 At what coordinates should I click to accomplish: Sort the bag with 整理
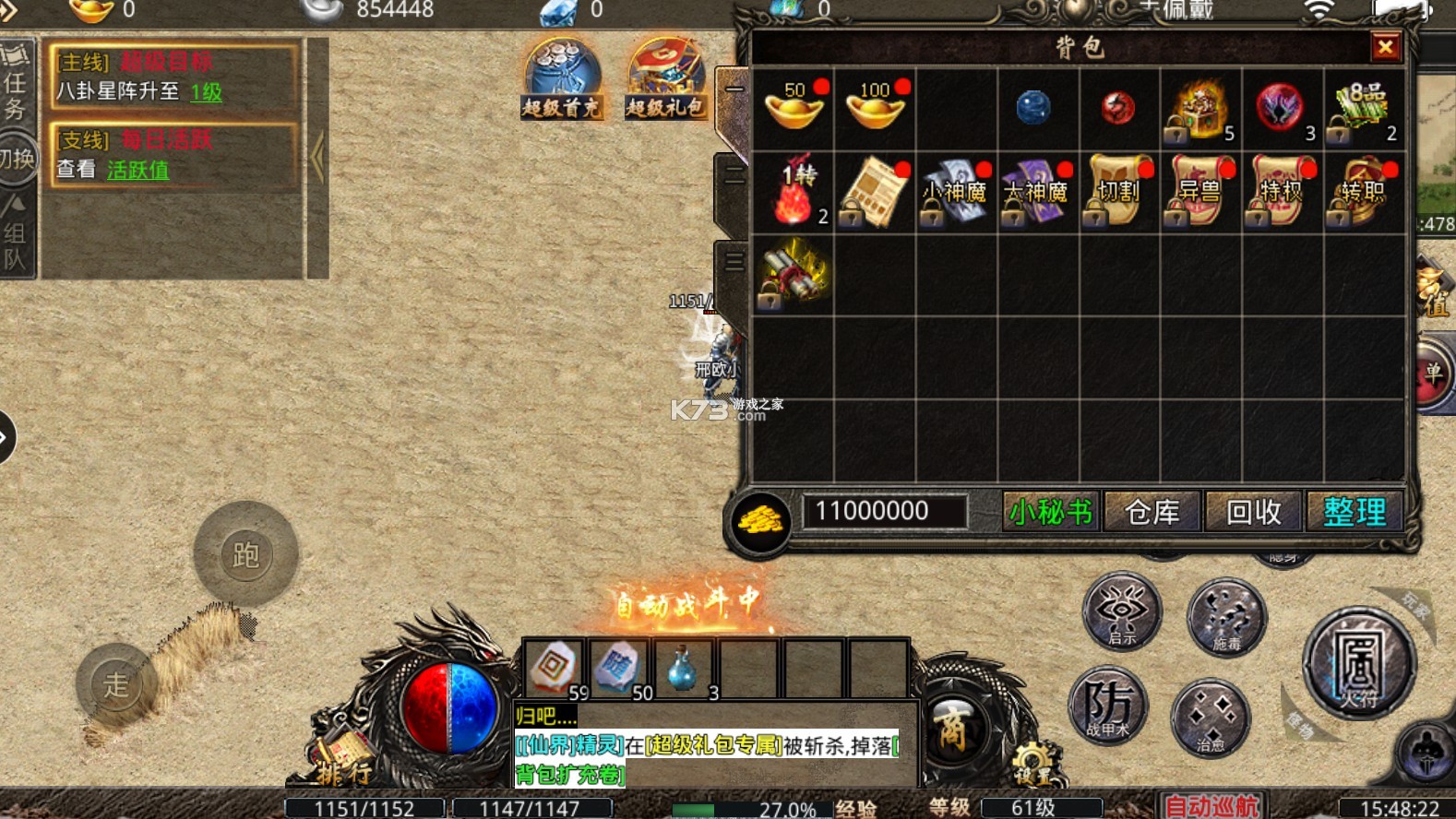click(x=1354, y=512)
